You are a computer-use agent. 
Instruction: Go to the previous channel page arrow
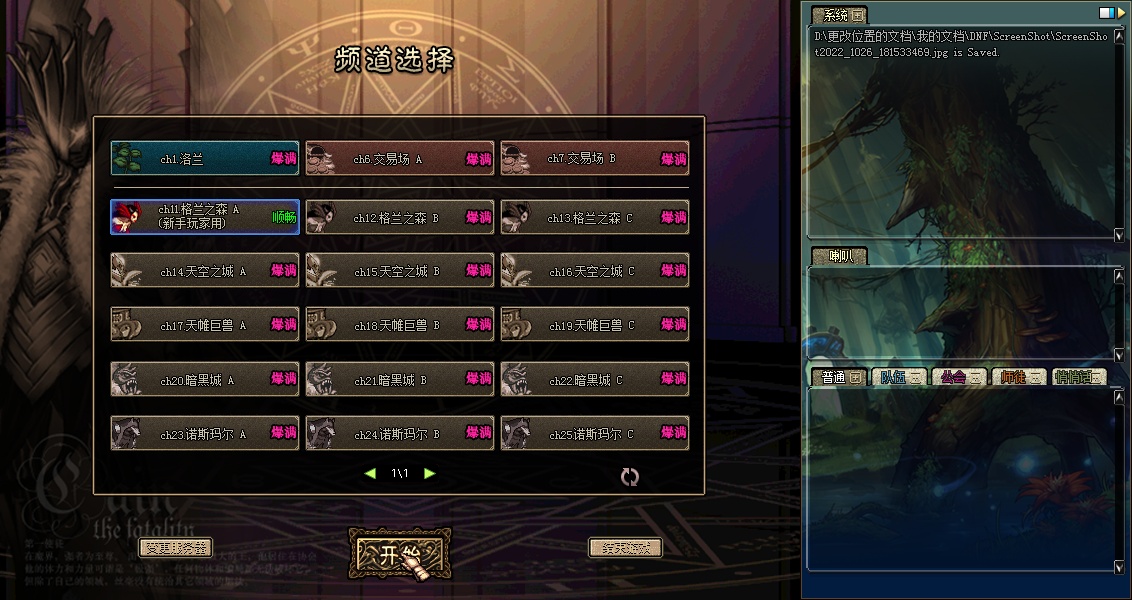click(370, 473)
